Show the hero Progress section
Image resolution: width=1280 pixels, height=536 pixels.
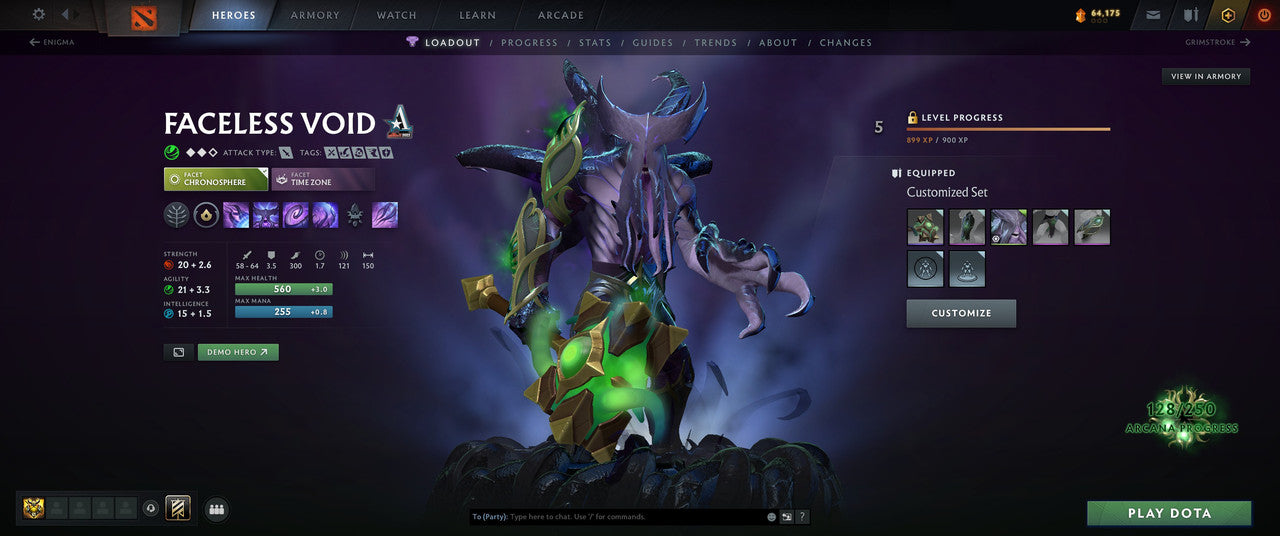tap(529, 43)
